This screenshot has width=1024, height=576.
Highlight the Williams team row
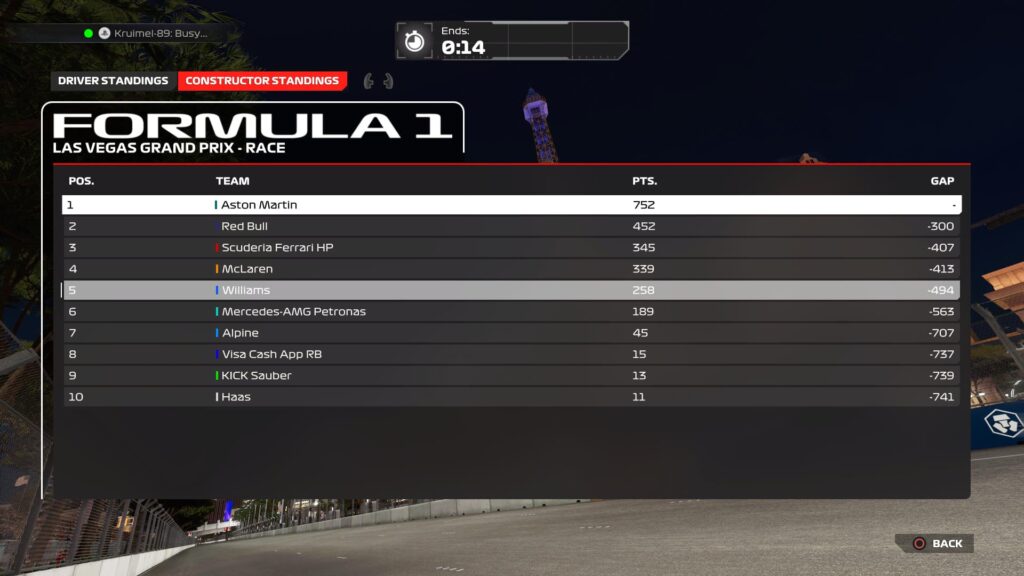[511, 290]
